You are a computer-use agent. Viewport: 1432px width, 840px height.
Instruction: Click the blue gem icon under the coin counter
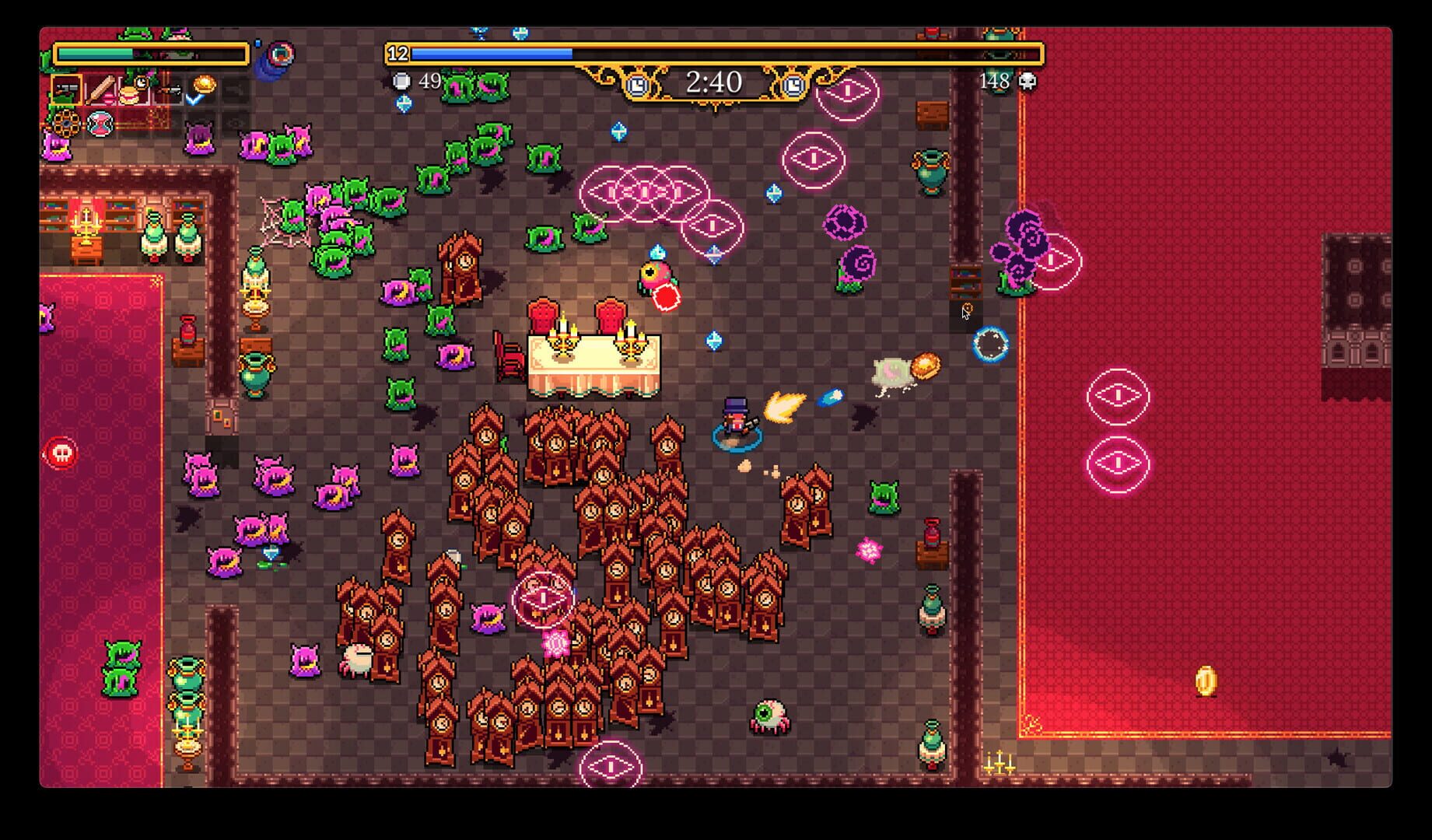click(x=403, y=104)
